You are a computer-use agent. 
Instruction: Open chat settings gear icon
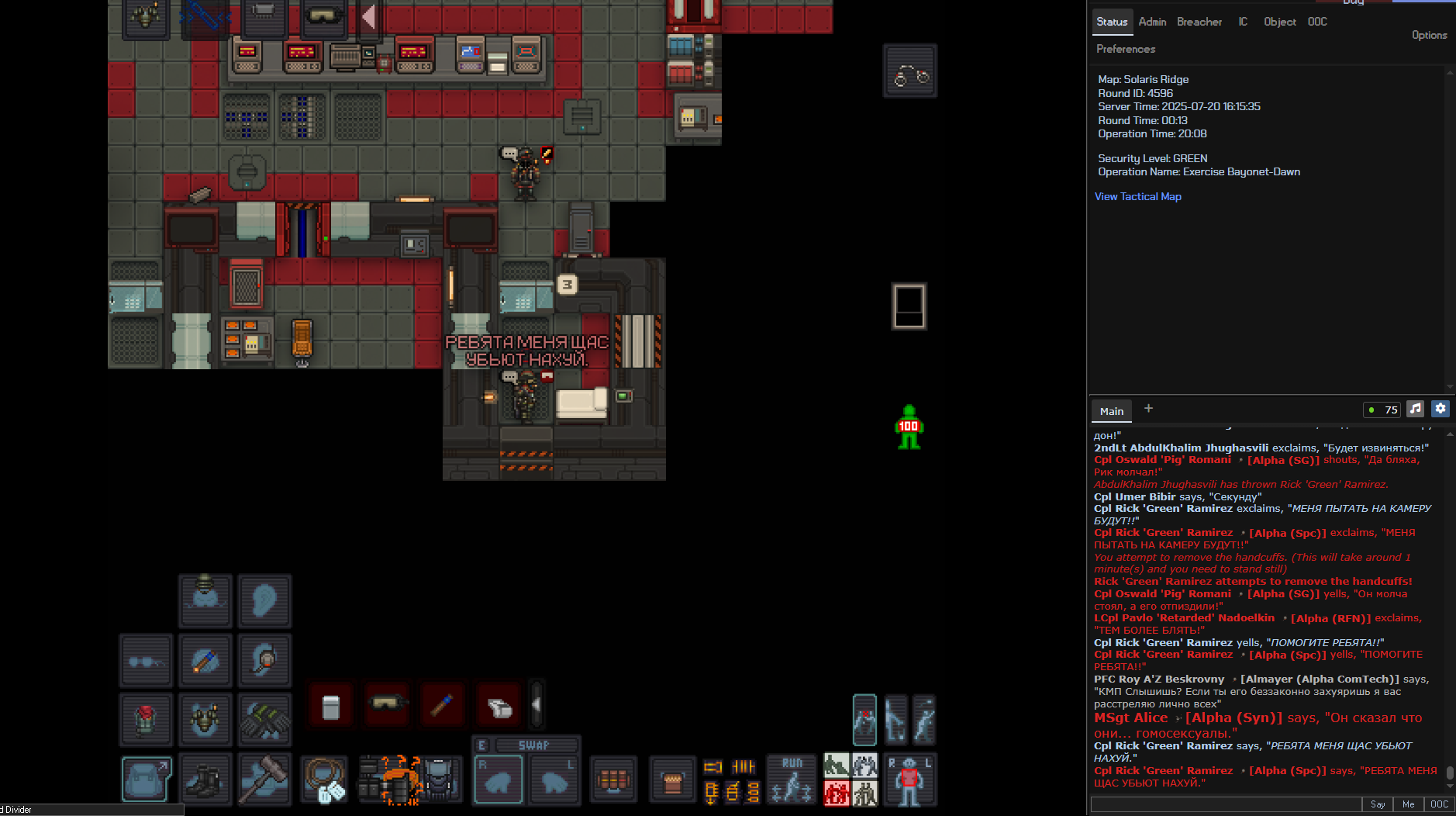(x=1440, y=409)
